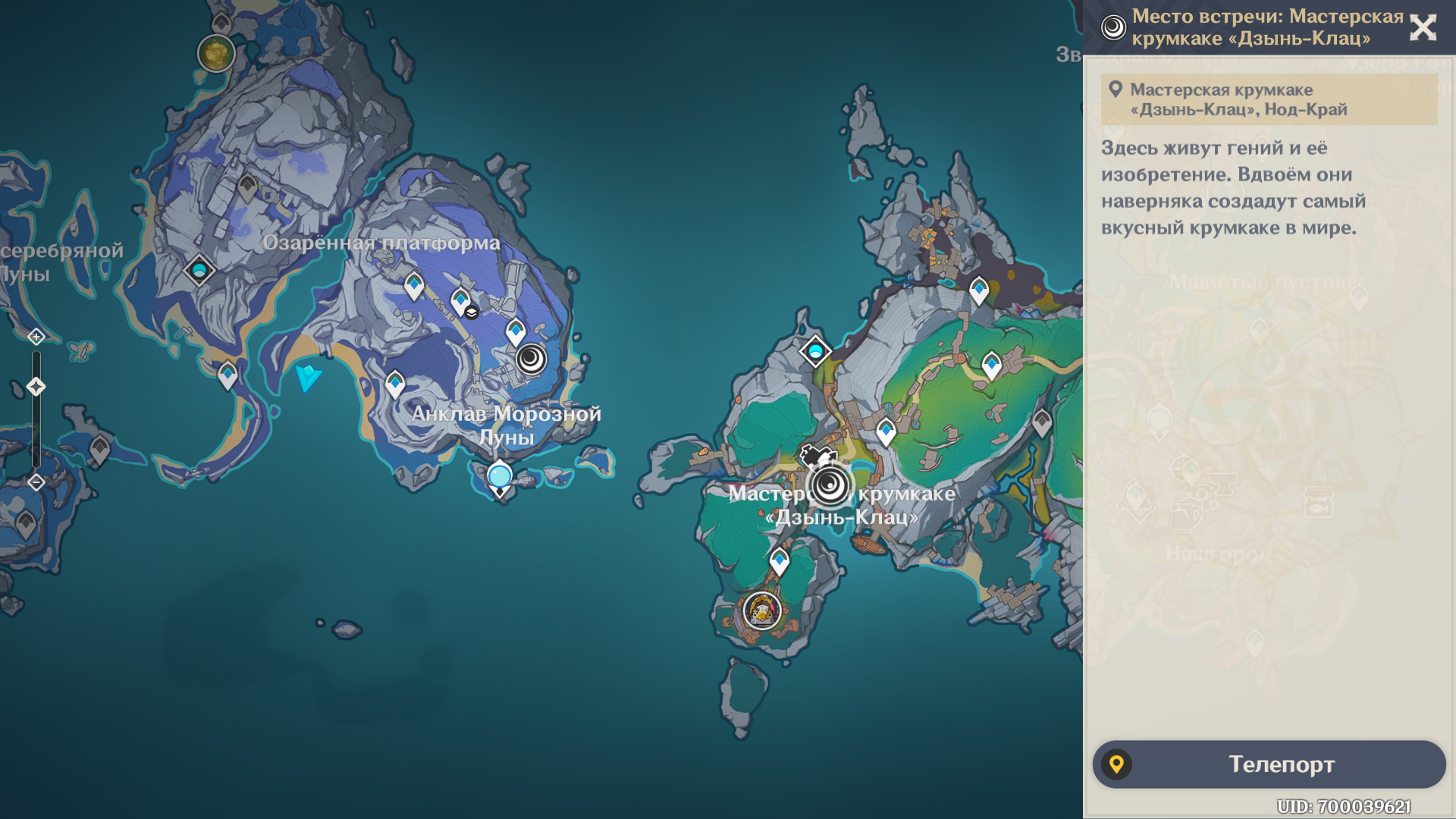Screen dimensions: 1456x819
Task: Select the Statue marker on the western island
Action: click(x=199, y=270)
